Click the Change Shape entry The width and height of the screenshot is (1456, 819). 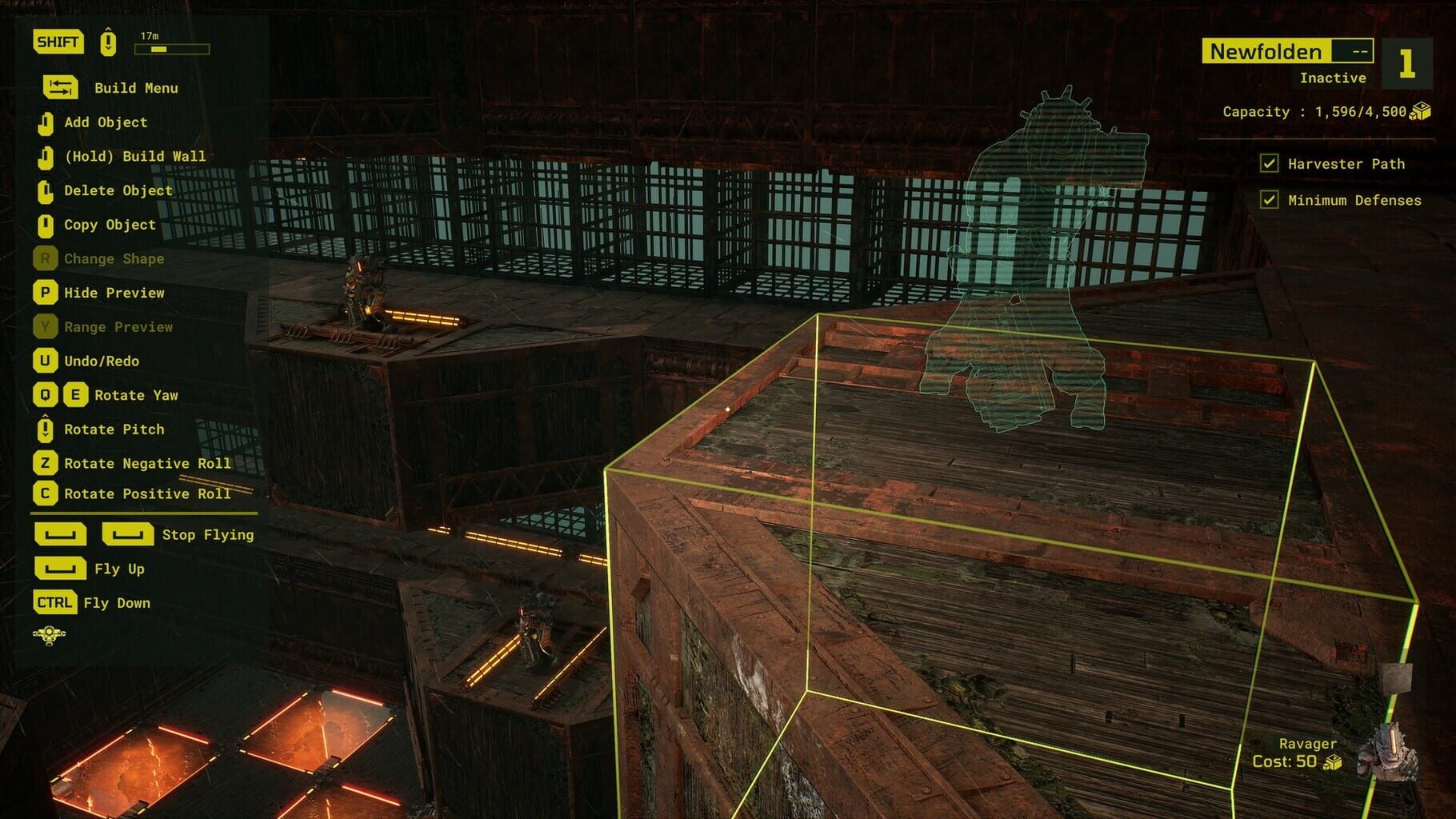pos(114,258)
